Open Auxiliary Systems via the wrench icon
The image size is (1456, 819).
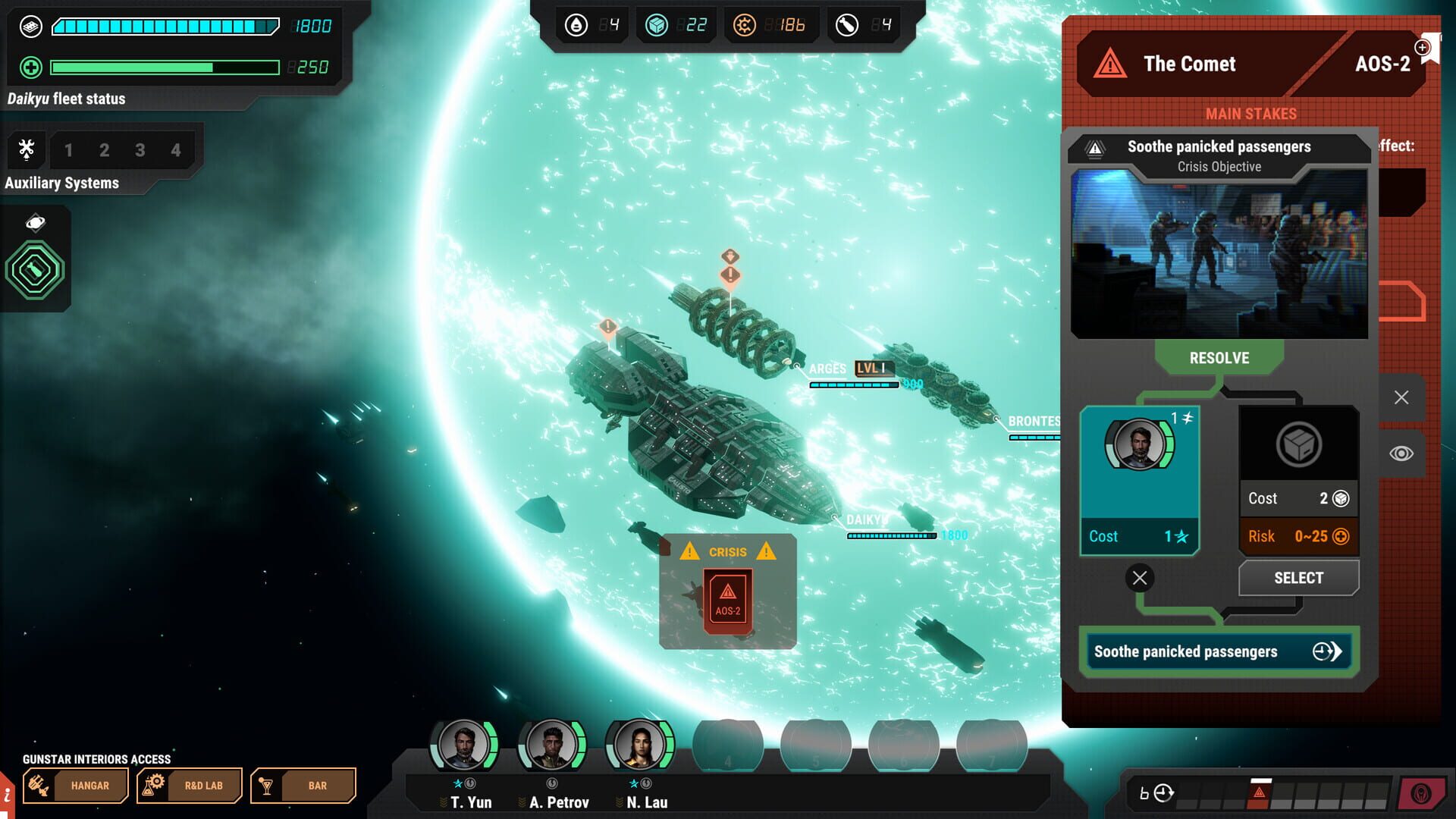(27, 149)
